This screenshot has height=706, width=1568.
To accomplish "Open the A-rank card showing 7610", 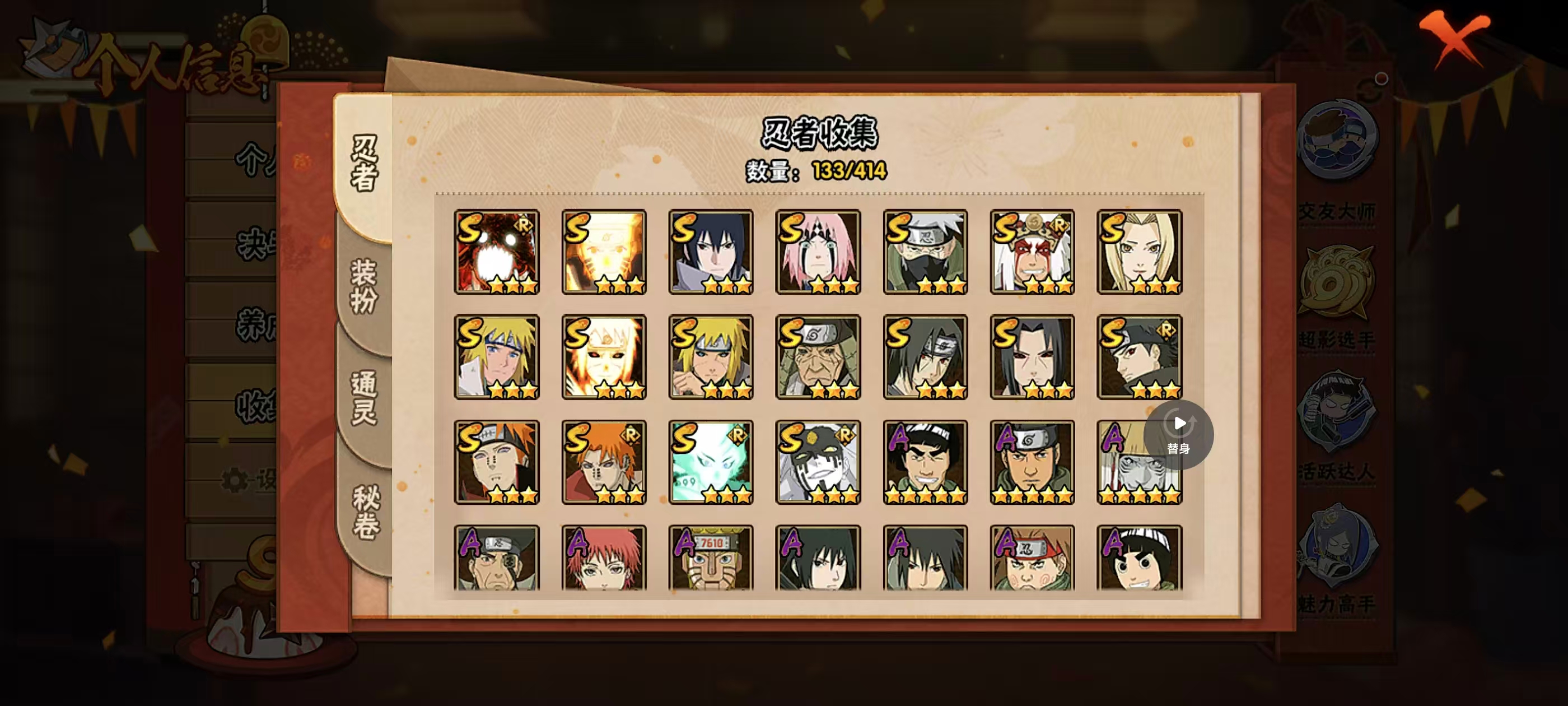I will pos(710,558).
